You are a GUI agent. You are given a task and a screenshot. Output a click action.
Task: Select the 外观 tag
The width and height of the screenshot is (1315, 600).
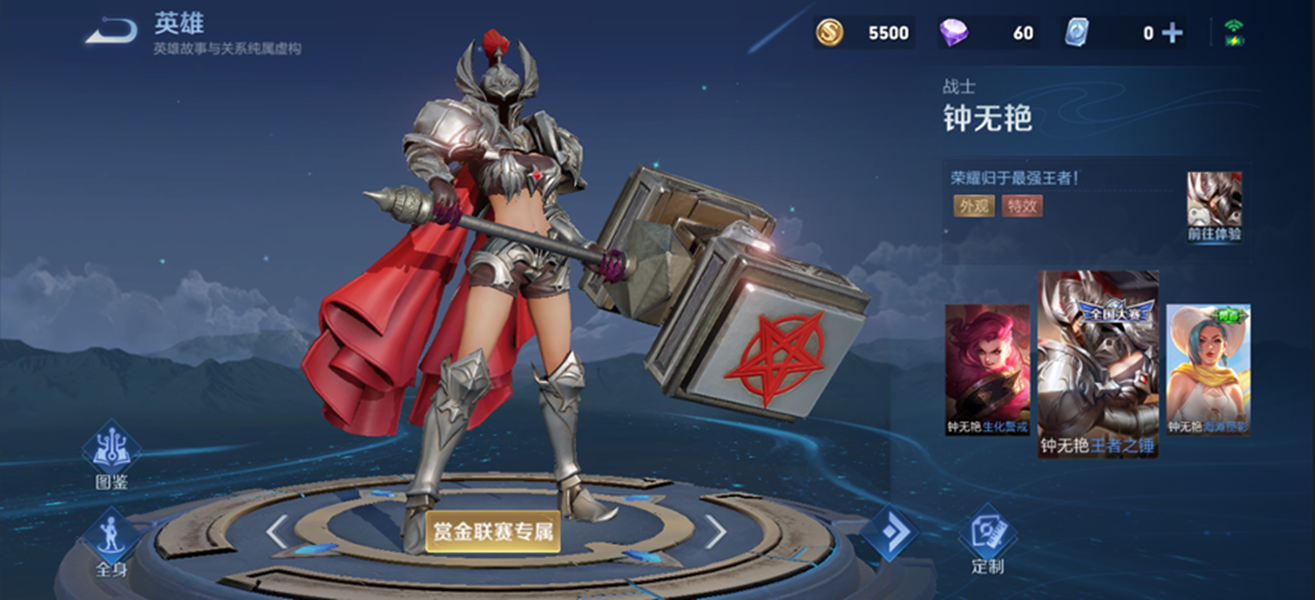[973, 206]
